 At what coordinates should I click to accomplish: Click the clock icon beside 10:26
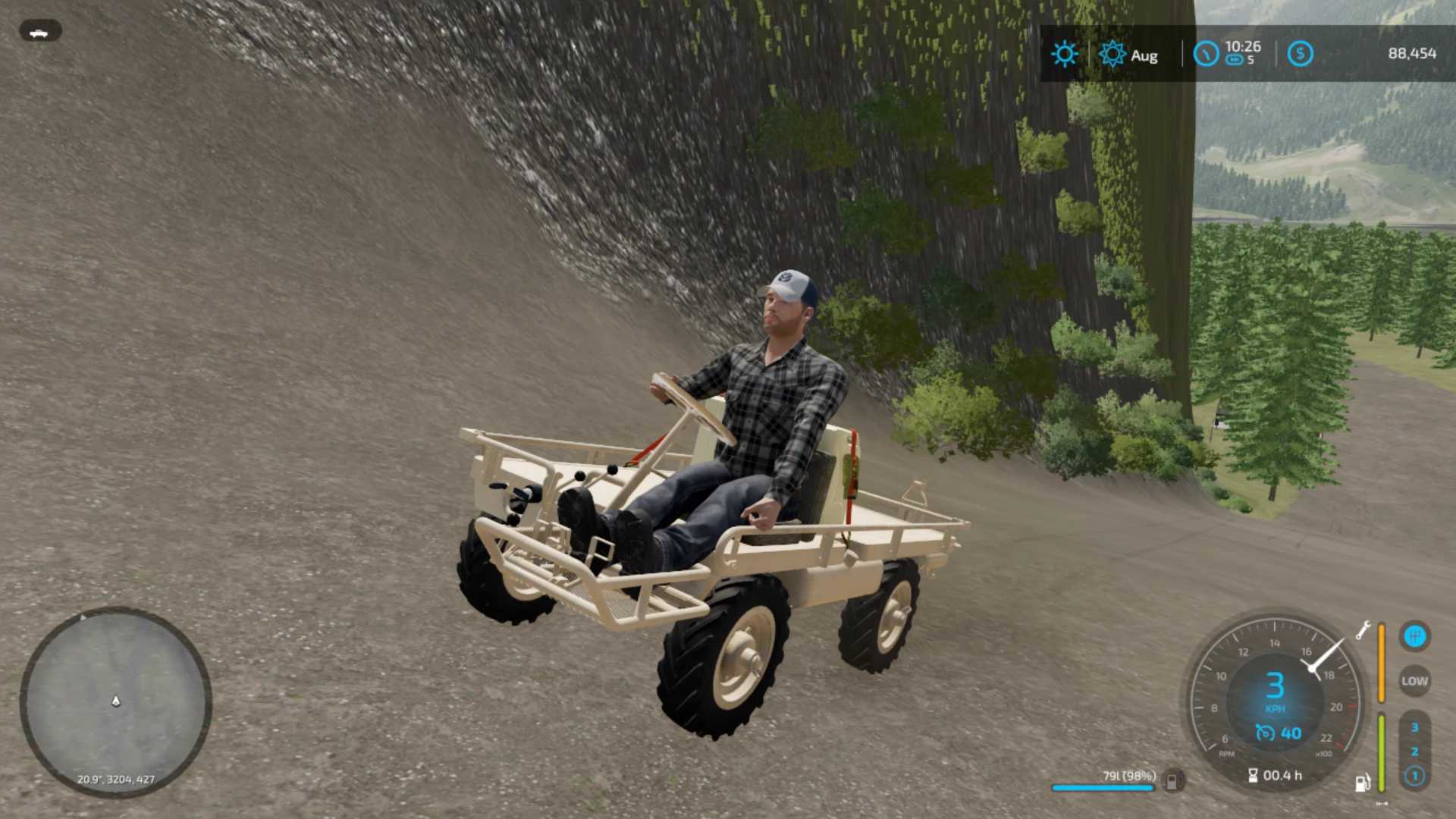pyautogui.click(x=1206, y=55)
